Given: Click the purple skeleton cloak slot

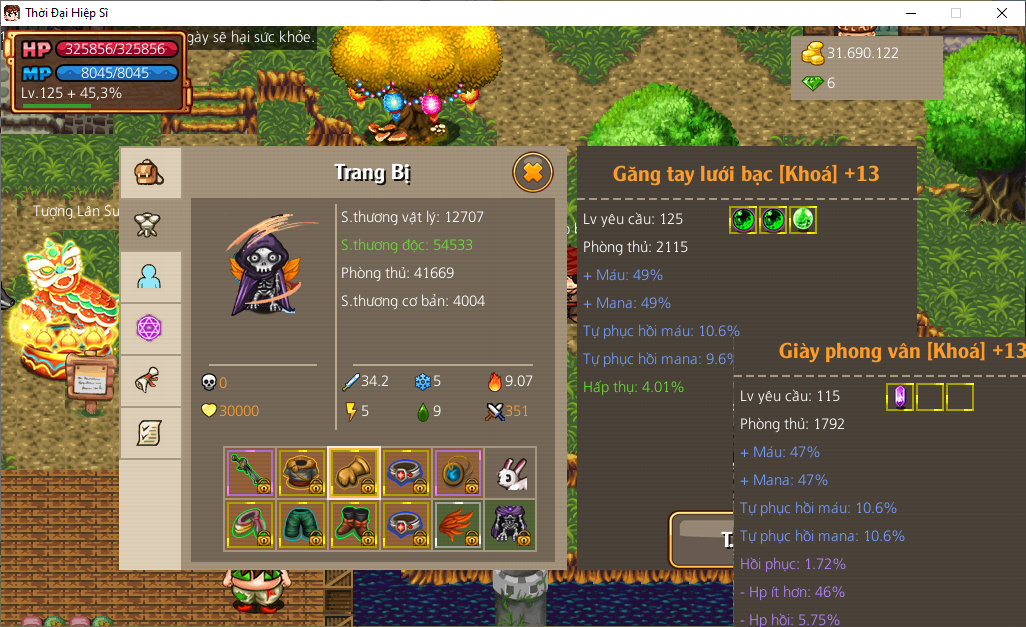Looking at the screenshot, I should tap(510, 525).
